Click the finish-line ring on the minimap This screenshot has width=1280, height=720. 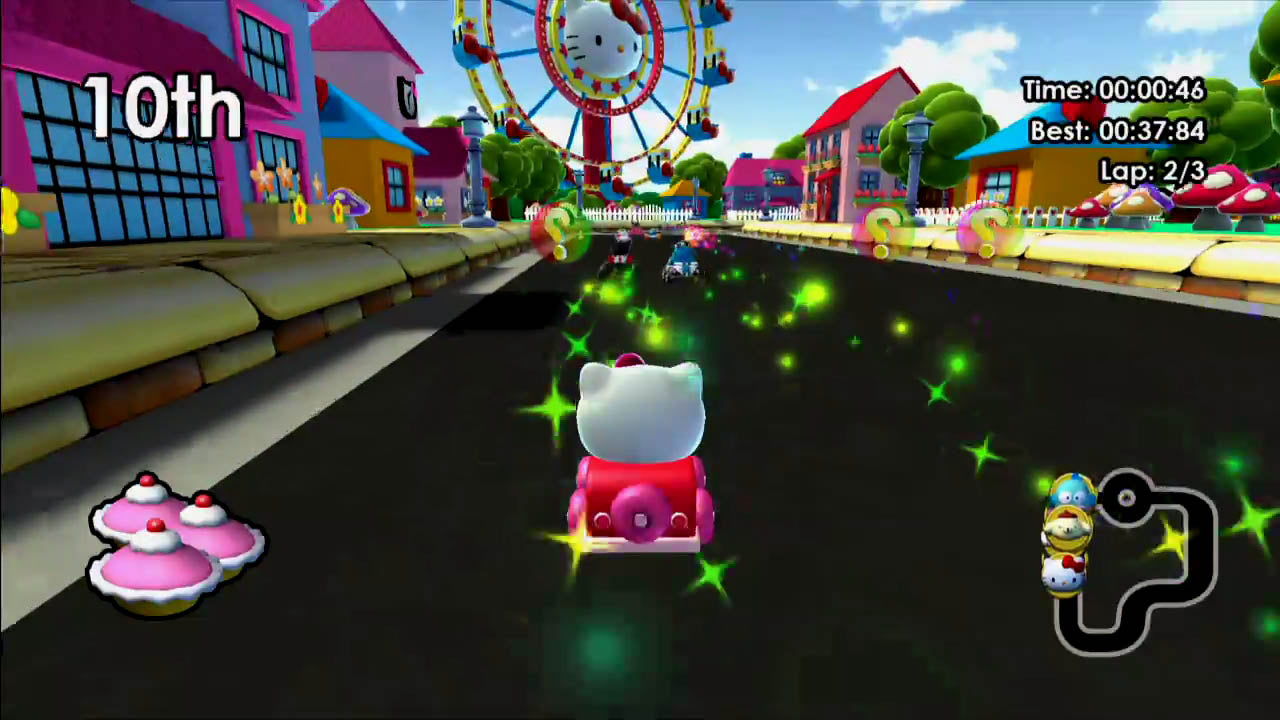click(x=1127, y=497)
